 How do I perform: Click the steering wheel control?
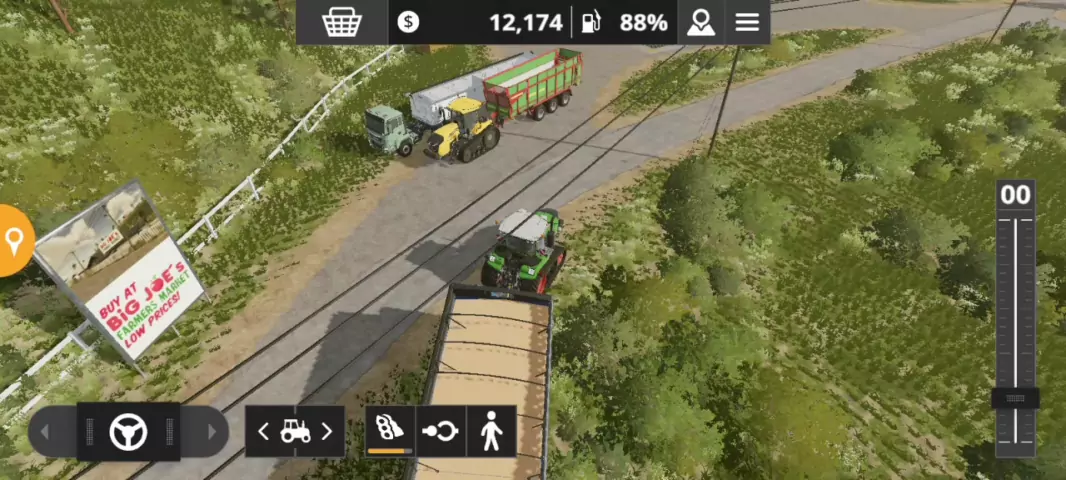128,432
